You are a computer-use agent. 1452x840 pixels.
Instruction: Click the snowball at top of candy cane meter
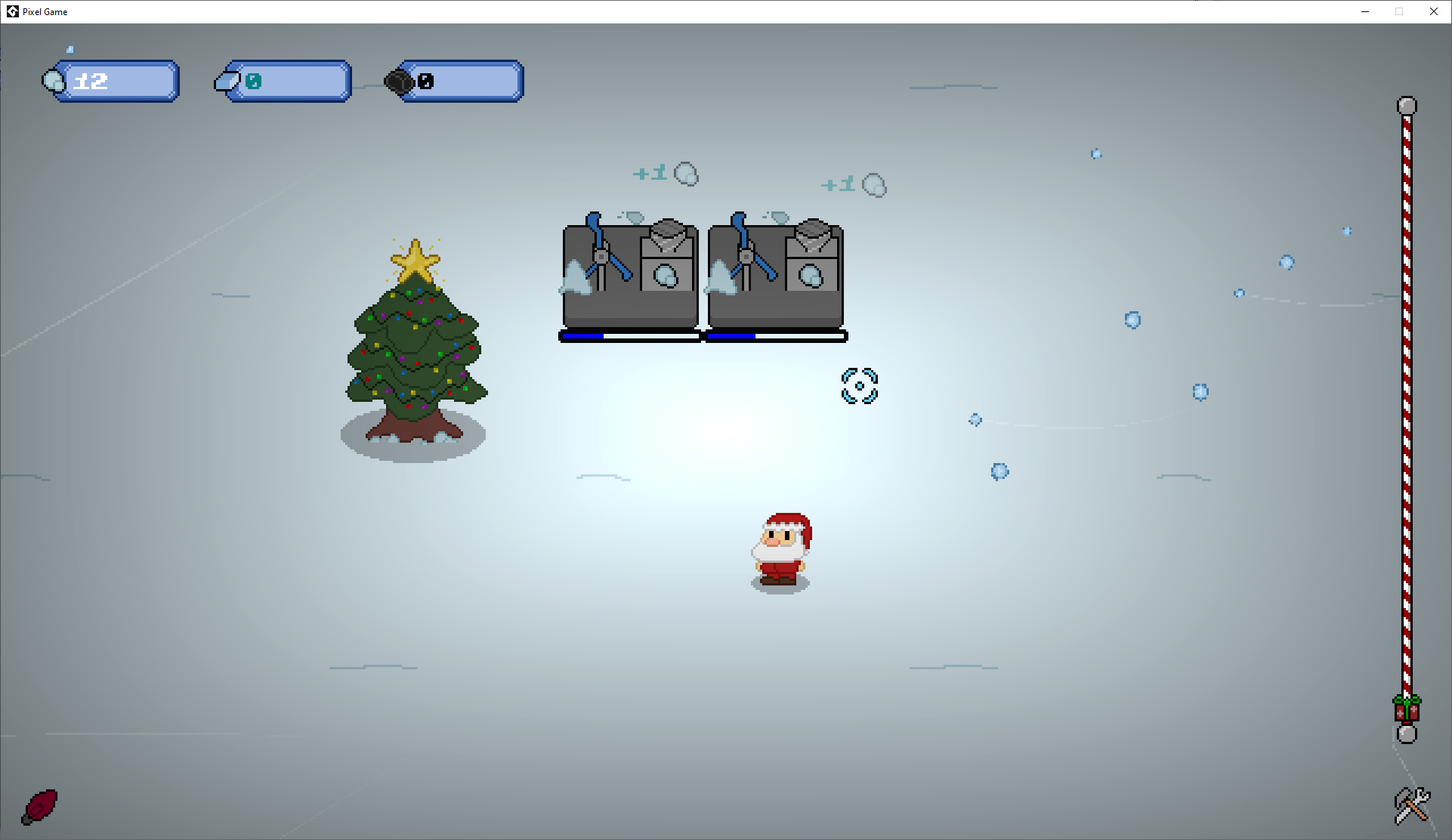(x=1406, y=107)
